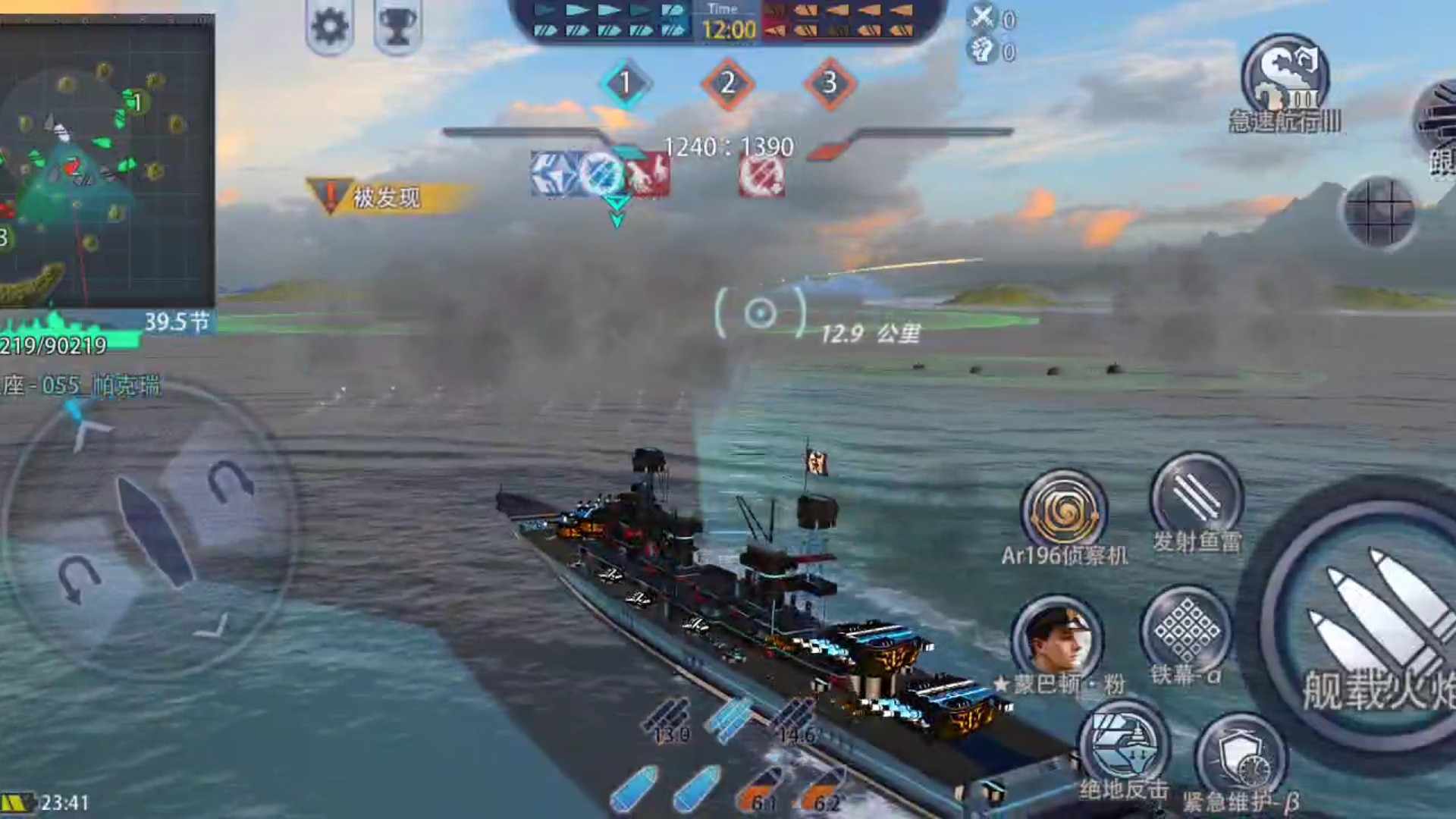Open the gear settings menu

pos(330,27)
